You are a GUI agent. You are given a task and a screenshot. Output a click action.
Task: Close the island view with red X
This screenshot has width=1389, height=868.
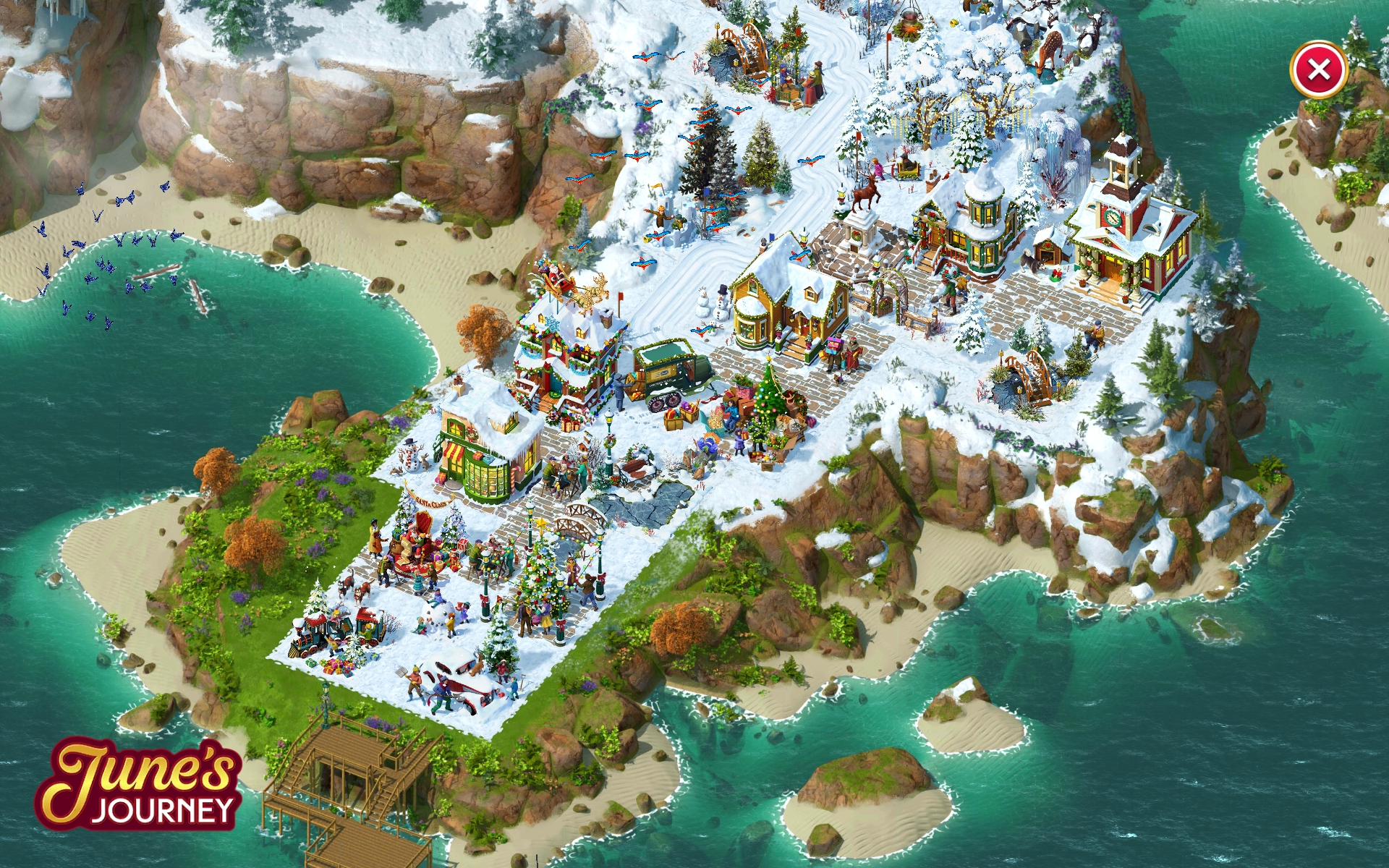coord(1318,70)
